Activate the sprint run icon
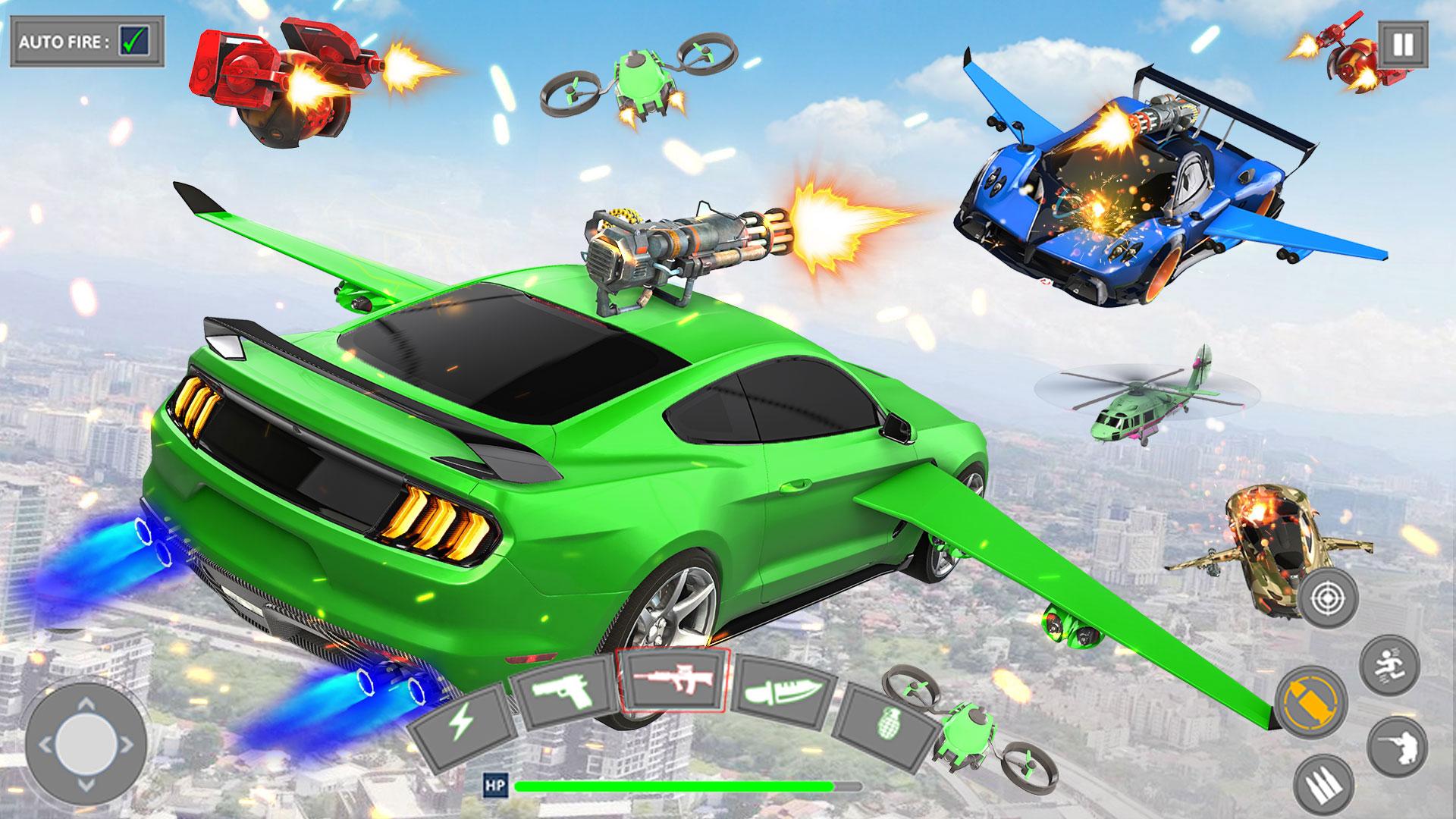The height and width of the screenshot is (819, 1456). [1389, 666]
